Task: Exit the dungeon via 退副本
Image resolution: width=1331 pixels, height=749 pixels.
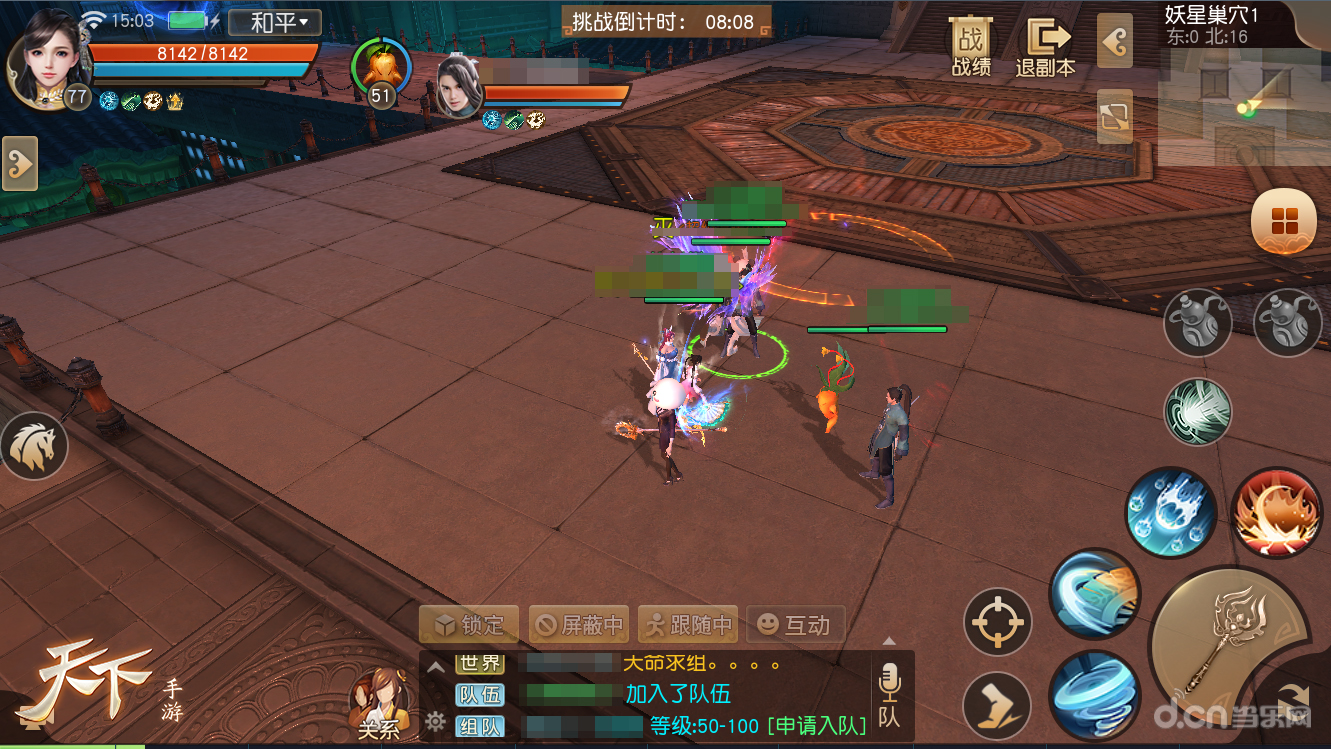Action: [1045, 46]
